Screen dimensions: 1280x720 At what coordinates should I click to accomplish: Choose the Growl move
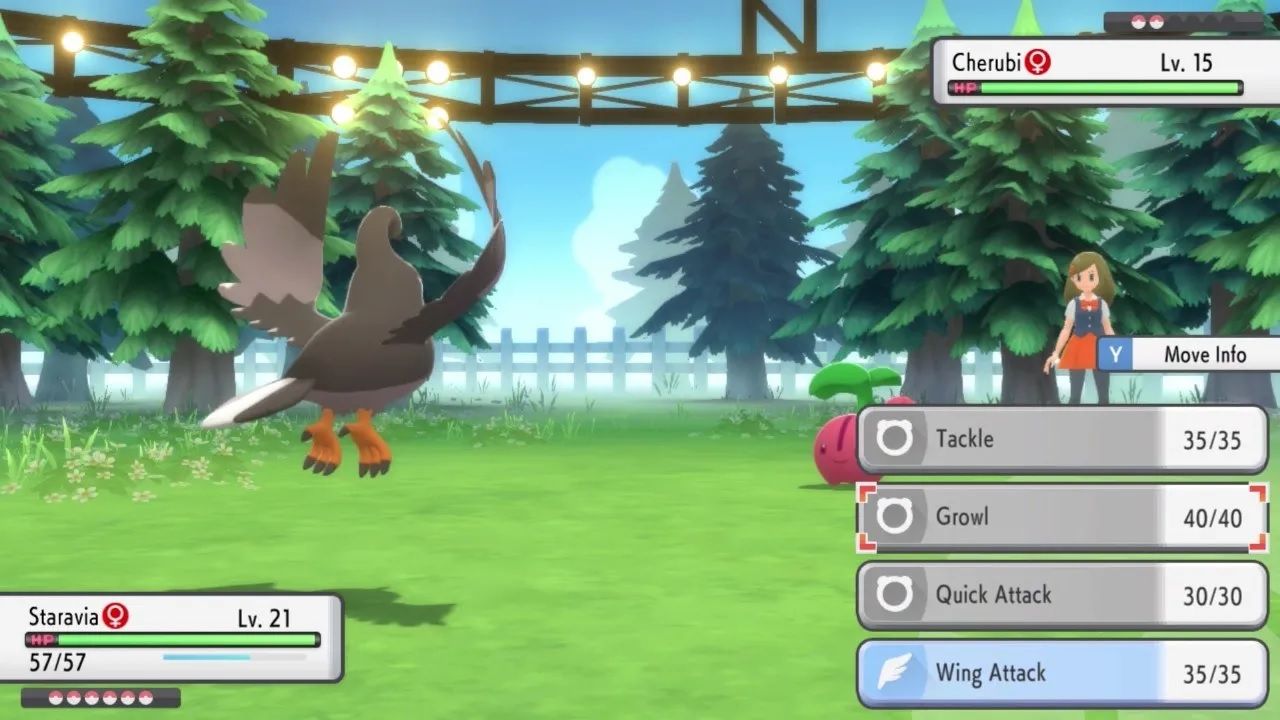(1062, 517)
